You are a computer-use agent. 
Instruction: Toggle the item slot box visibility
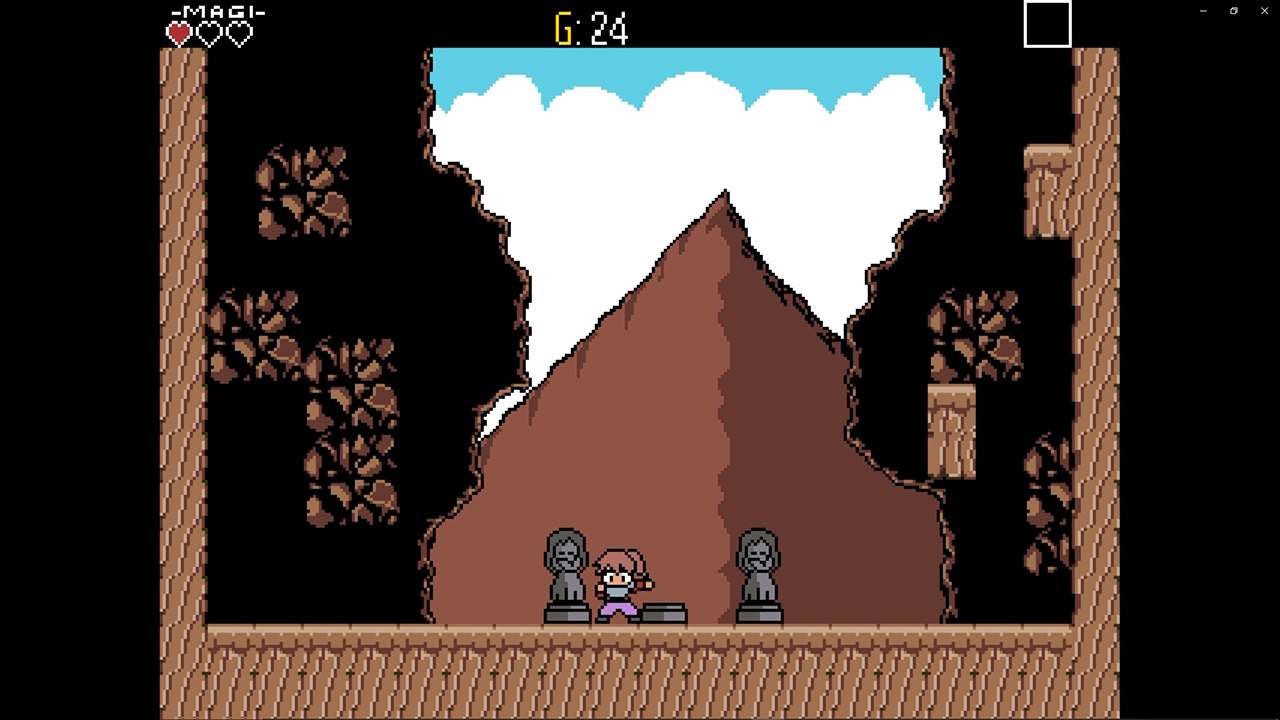click(1046, 24)
